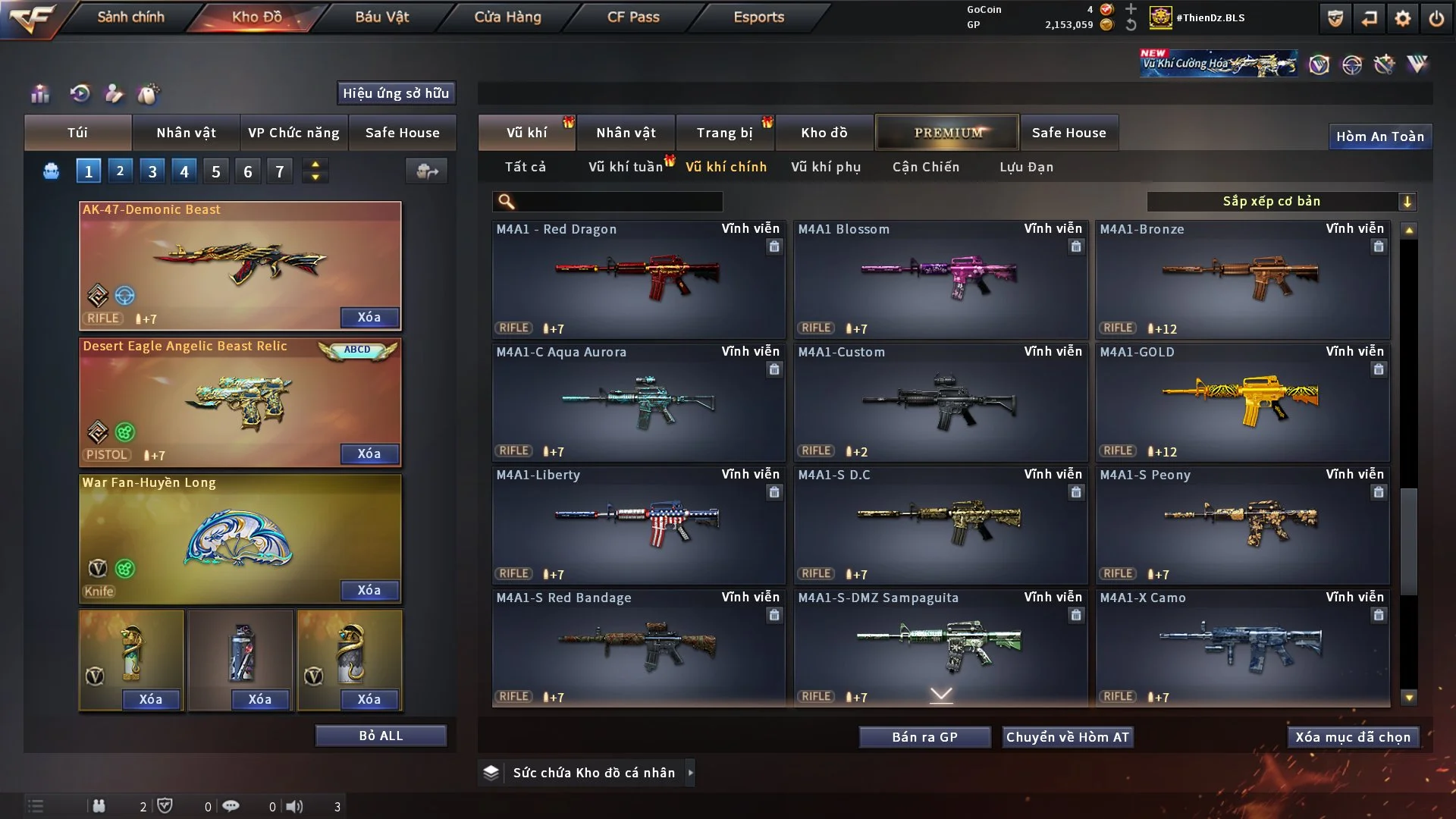
Task: Open the CF Pass menu
Action: pos(633,17)
